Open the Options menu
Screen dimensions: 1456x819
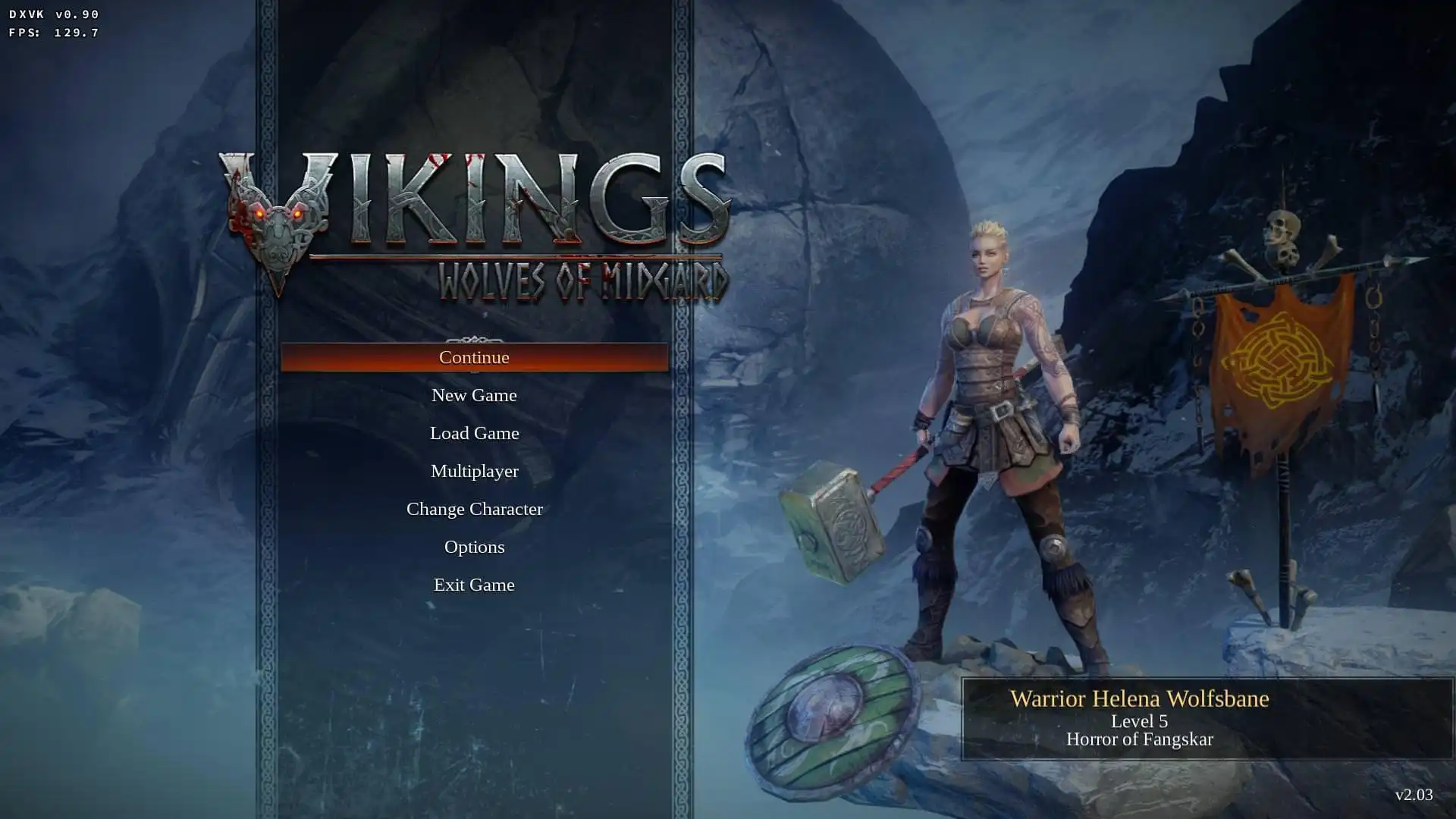[x=474, y=547]
